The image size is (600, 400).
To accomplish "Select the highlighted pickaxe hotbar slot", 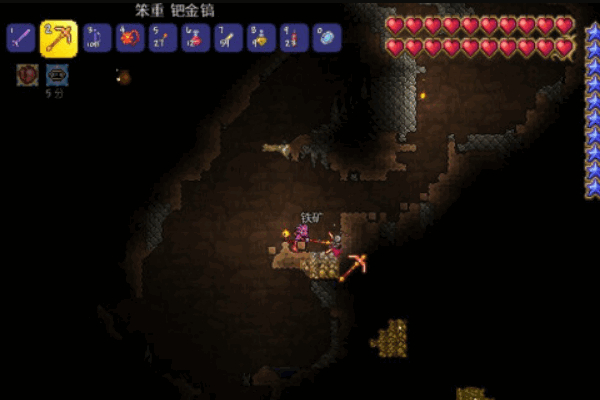I will 58,39.
